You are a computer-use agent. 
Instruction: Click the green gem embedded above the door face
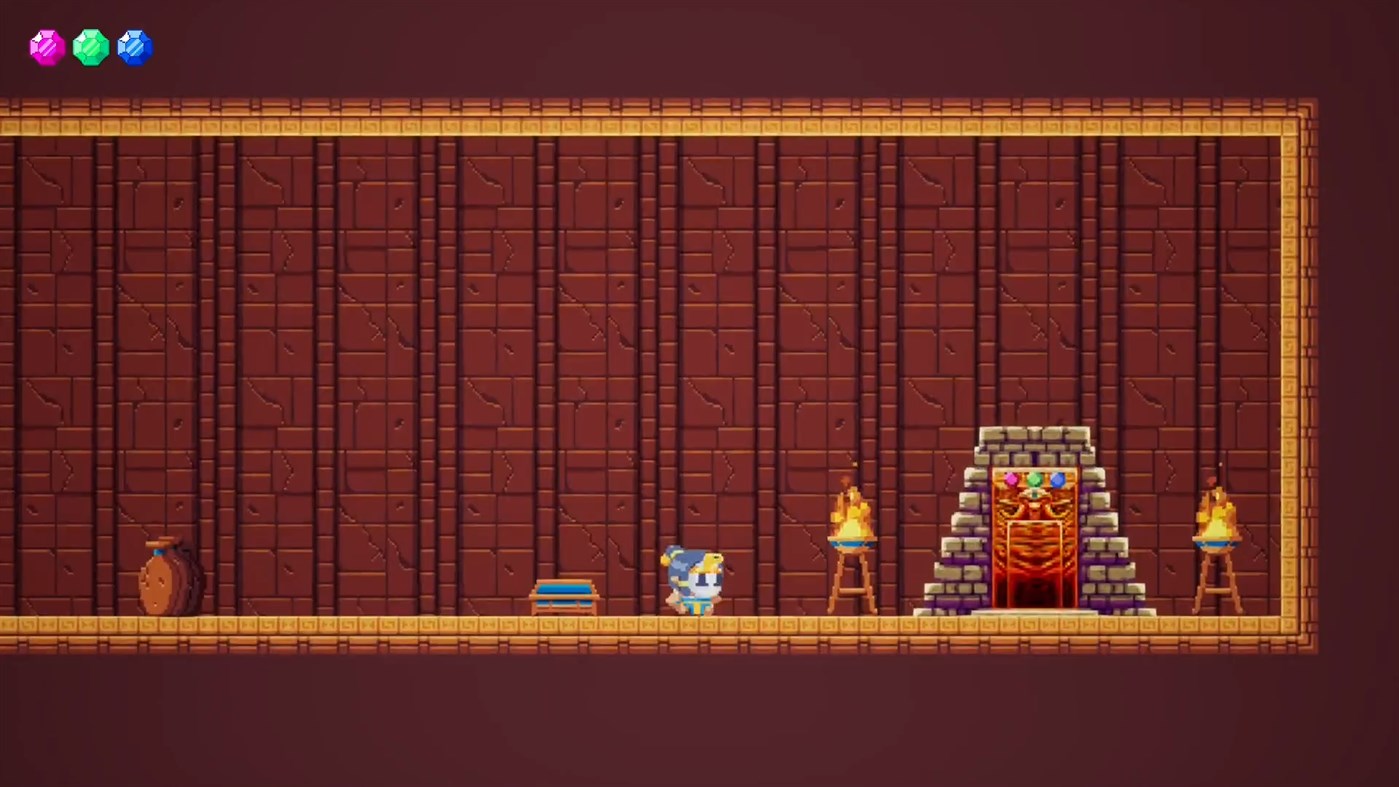[1034, 480]
